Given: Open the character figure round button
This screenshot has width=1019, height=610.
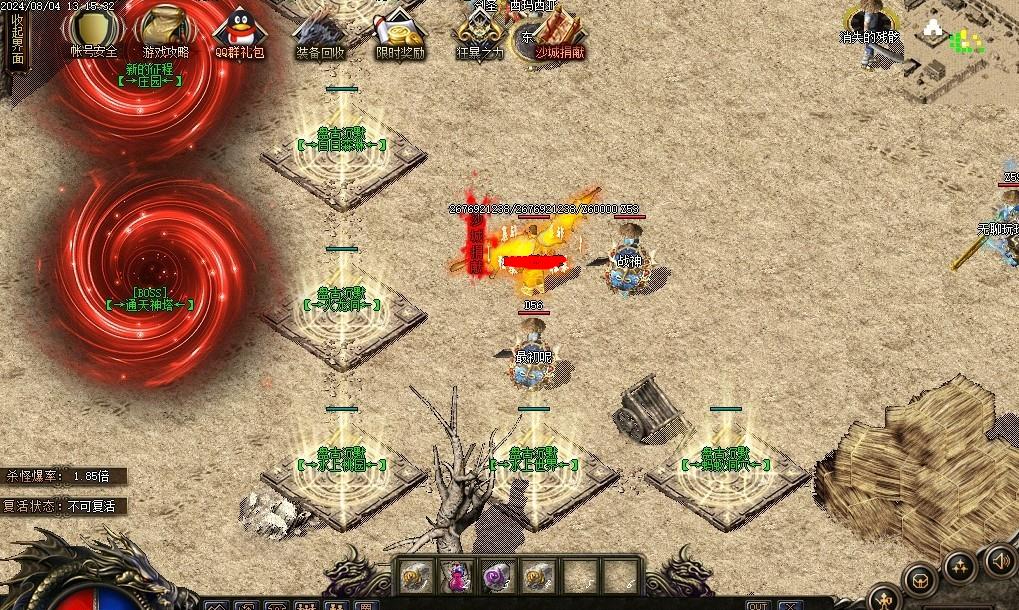Looking at the screenshot, I should [885, 598].
